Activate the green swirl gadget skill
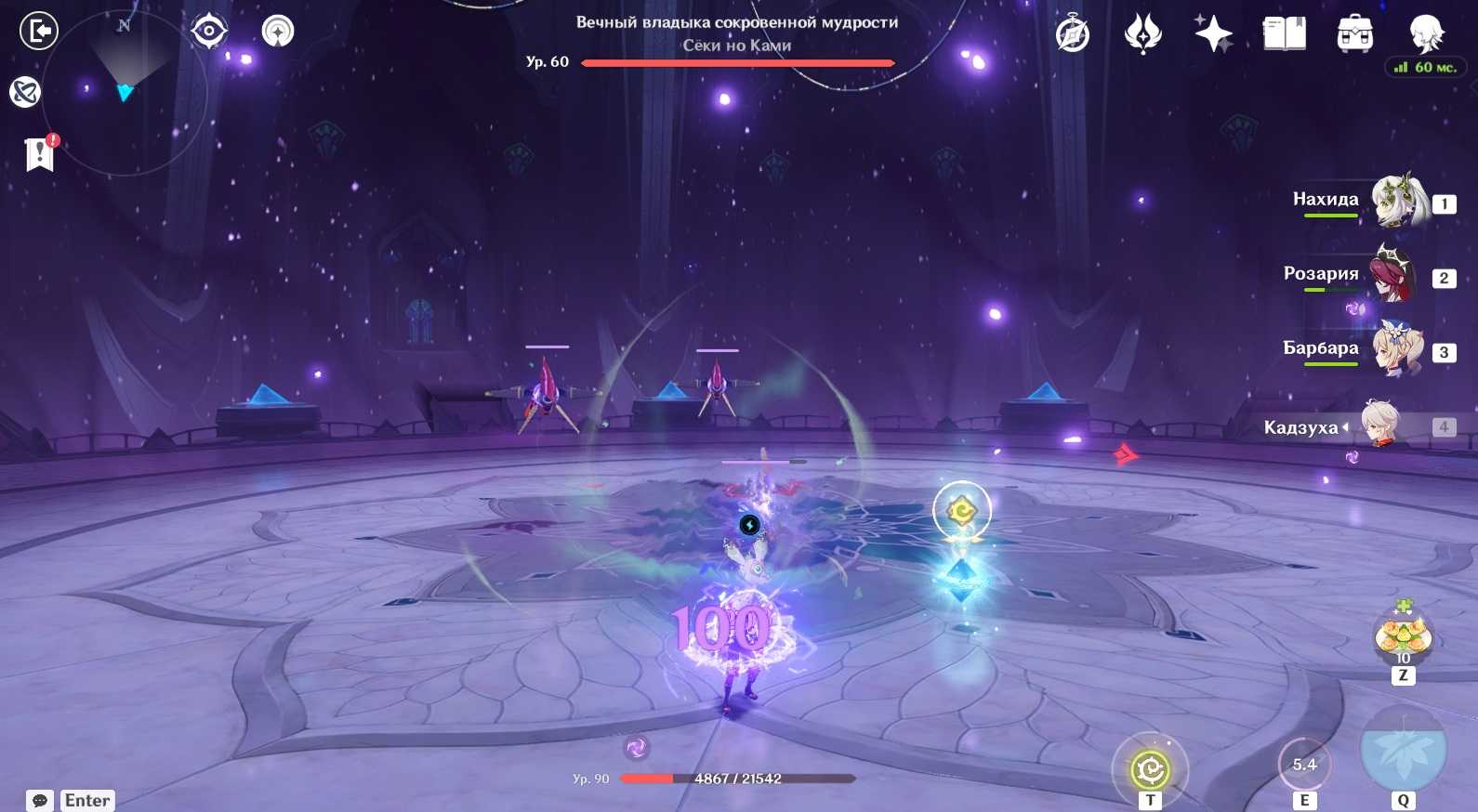Image resolution: width=1478 pixels, height=812 pixels. point(1150,769)
